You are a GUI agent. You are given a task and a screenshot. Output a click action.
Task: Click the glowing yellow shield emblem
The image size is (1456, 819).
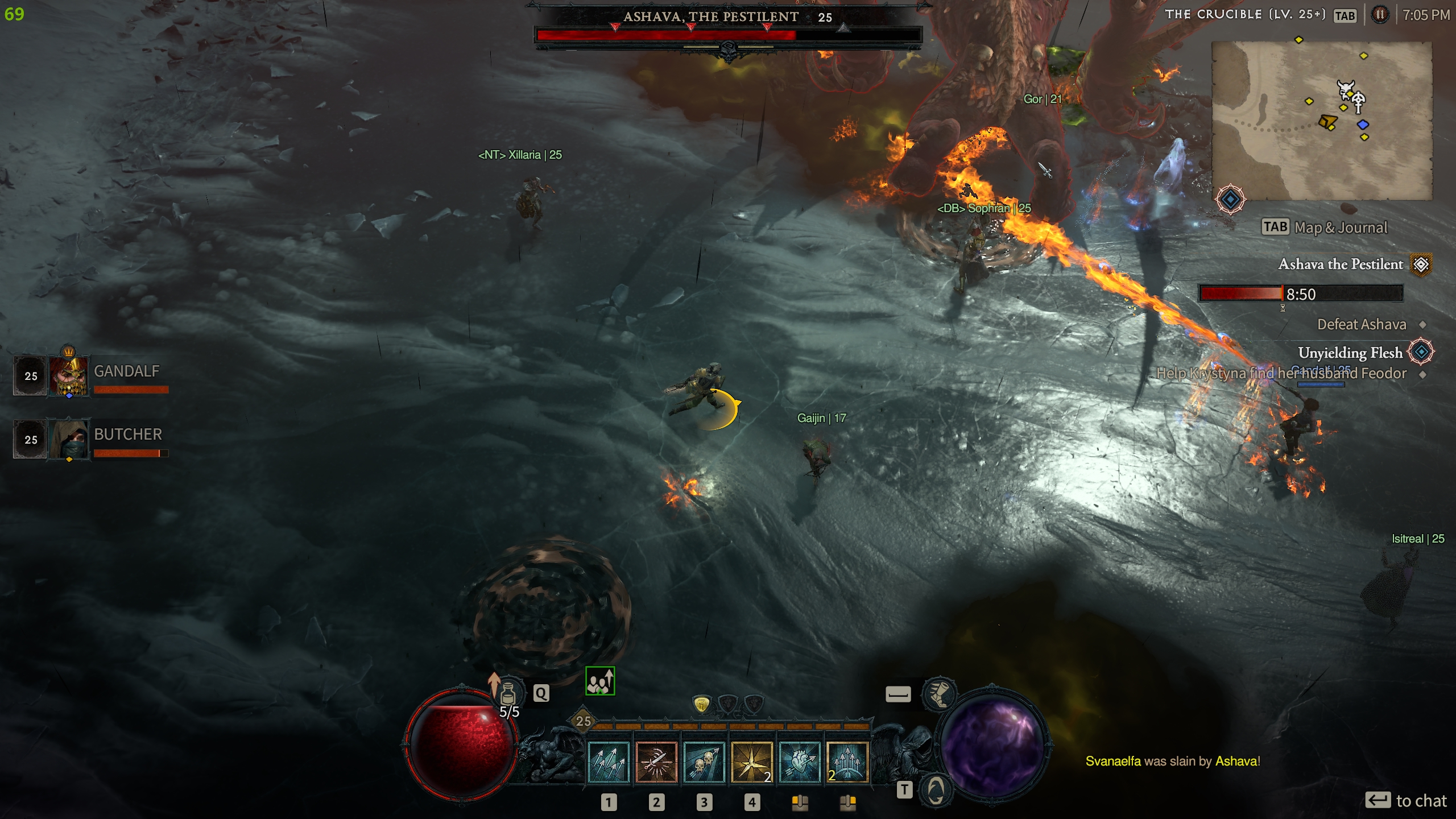tap(702, 705)
